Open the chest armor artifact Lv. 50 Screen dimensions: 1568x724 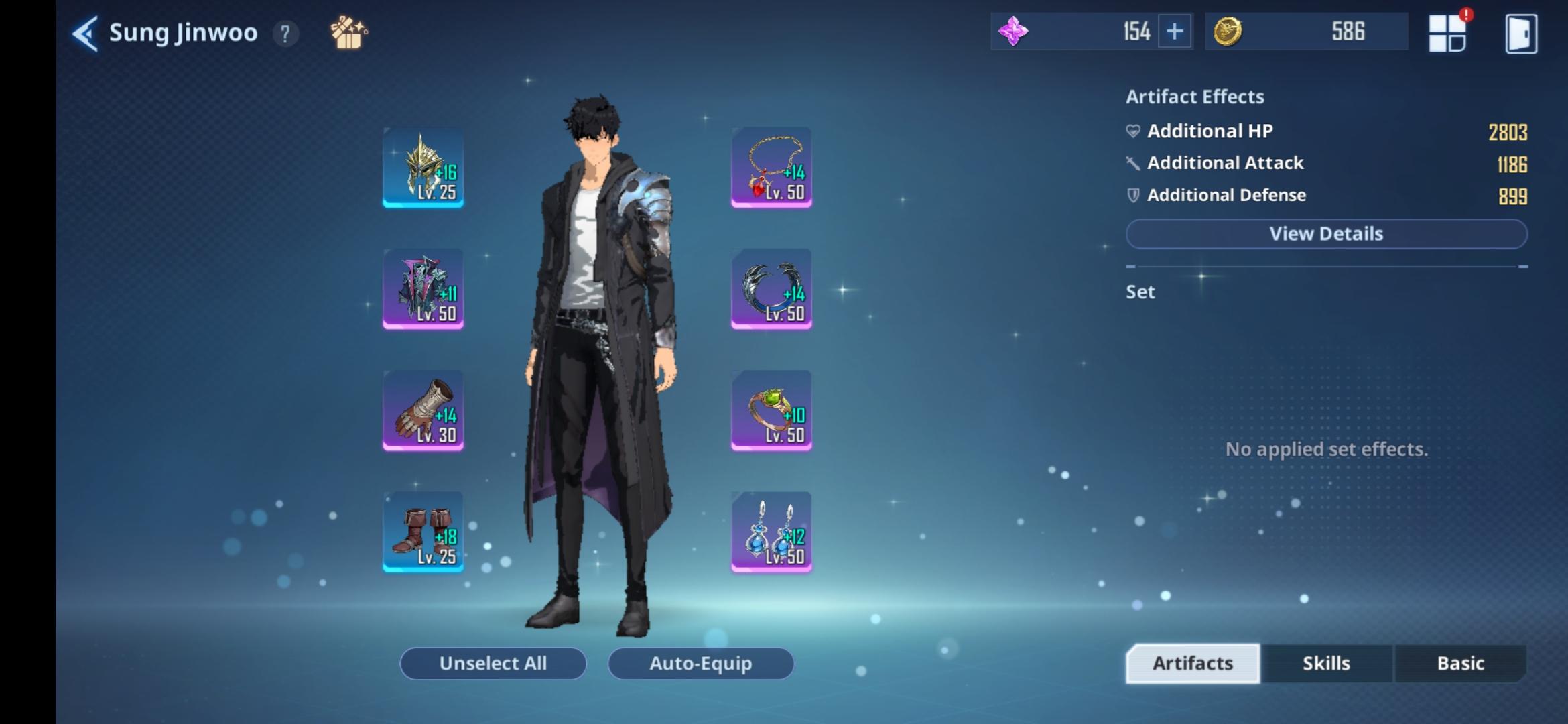[423, 288]
